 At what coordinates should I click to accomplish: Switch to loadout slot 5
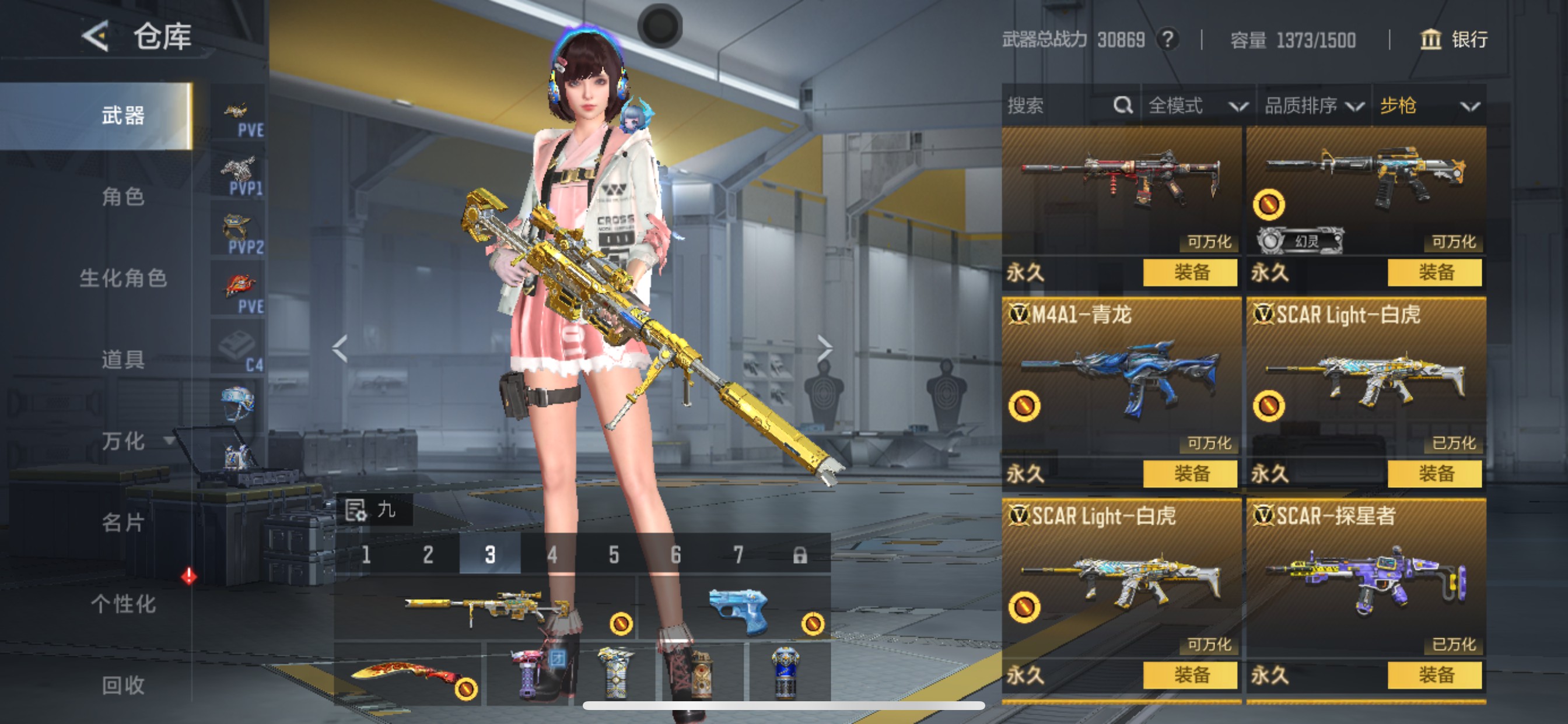[614, 555]
